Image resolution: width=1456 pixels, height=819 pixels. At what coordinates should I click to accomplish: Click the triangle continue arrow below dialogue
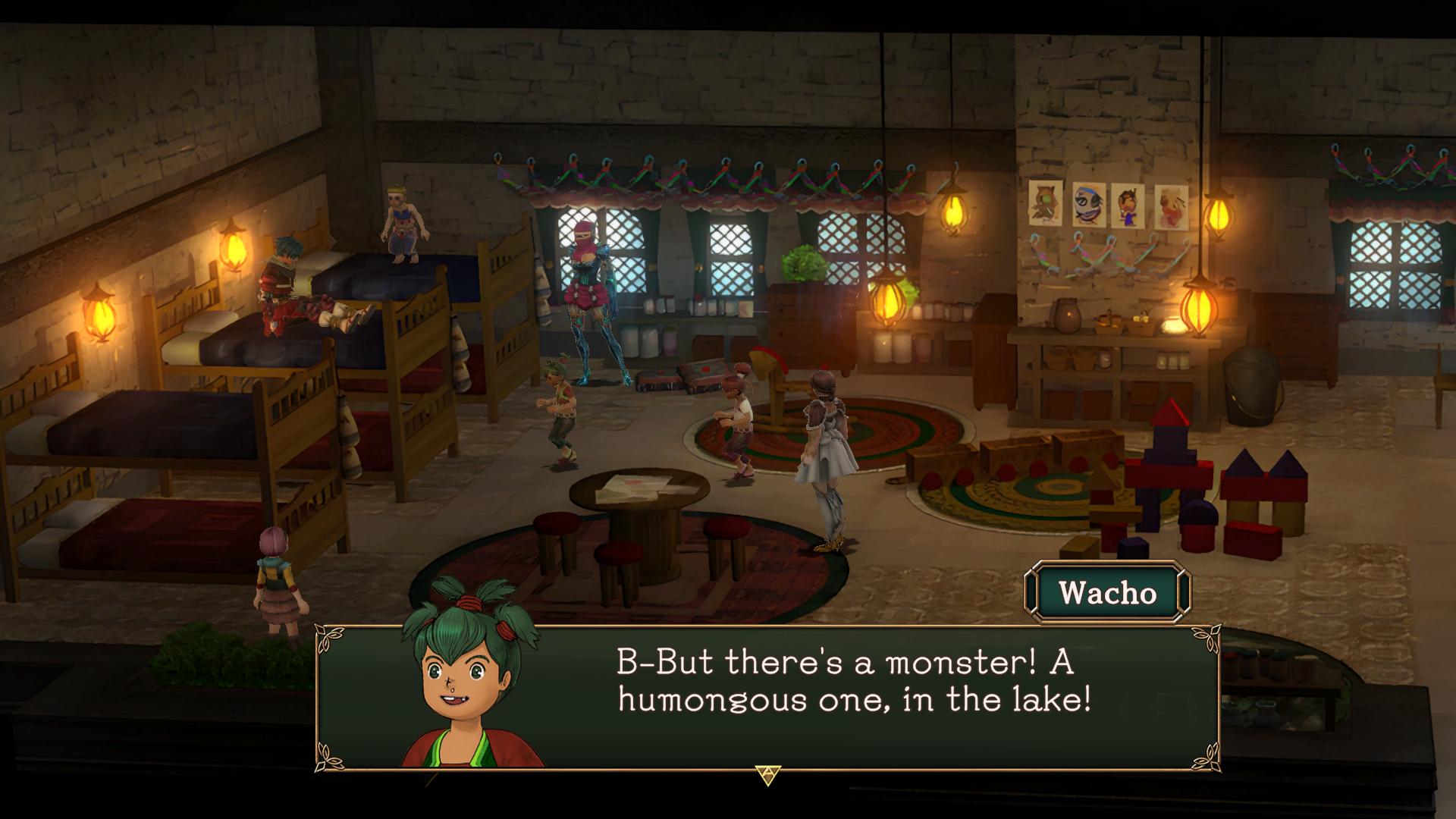click(767, 774)
